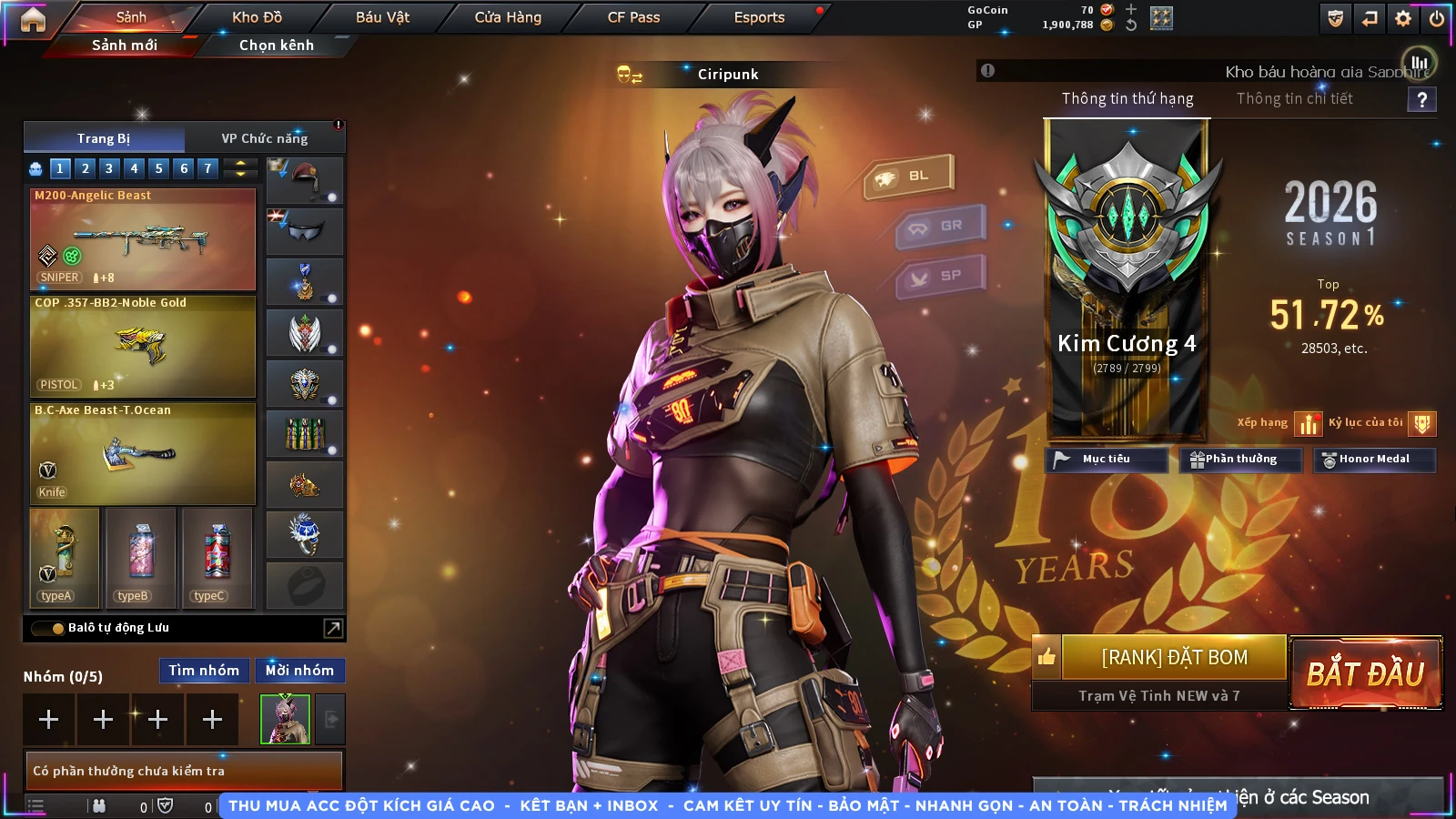The image size is (1456, 819).
Task: Open the VP Chức năng tab
Action: pyautogui.click(x=264, y=138)
